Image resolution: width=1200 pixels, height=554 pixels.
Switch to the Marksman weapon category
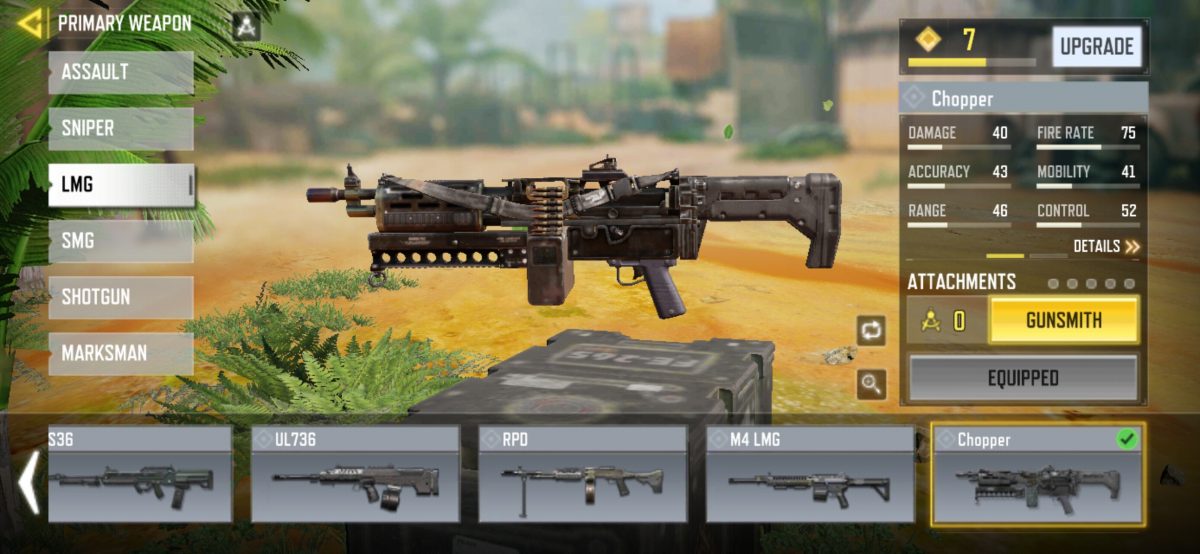coord(120,353)
